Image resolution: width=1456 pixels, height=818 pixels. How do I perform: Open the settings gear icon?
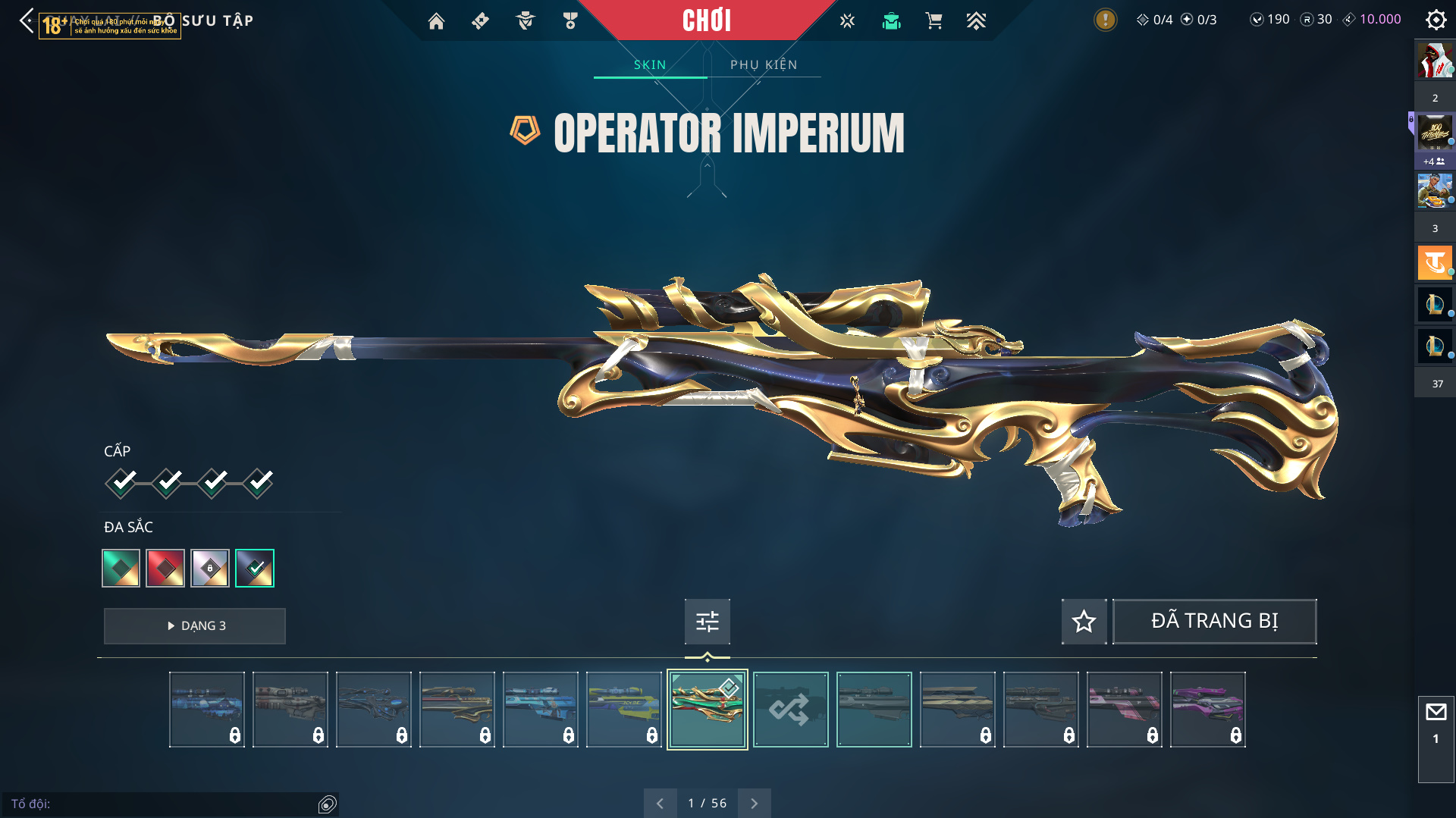click(1436, 20)
